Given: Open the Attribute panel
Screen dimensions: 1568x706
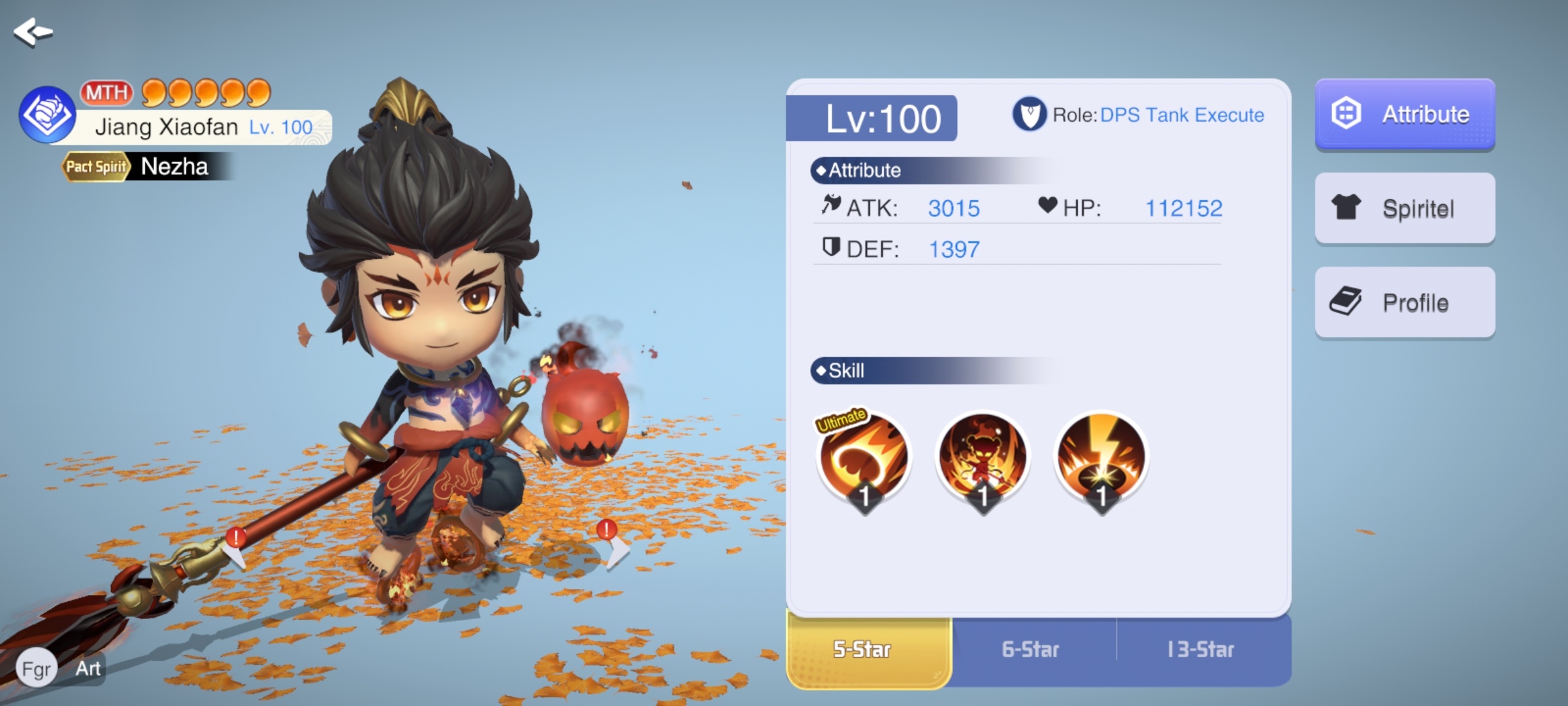Looking at the screenshot, I should tap(1405, 114).
